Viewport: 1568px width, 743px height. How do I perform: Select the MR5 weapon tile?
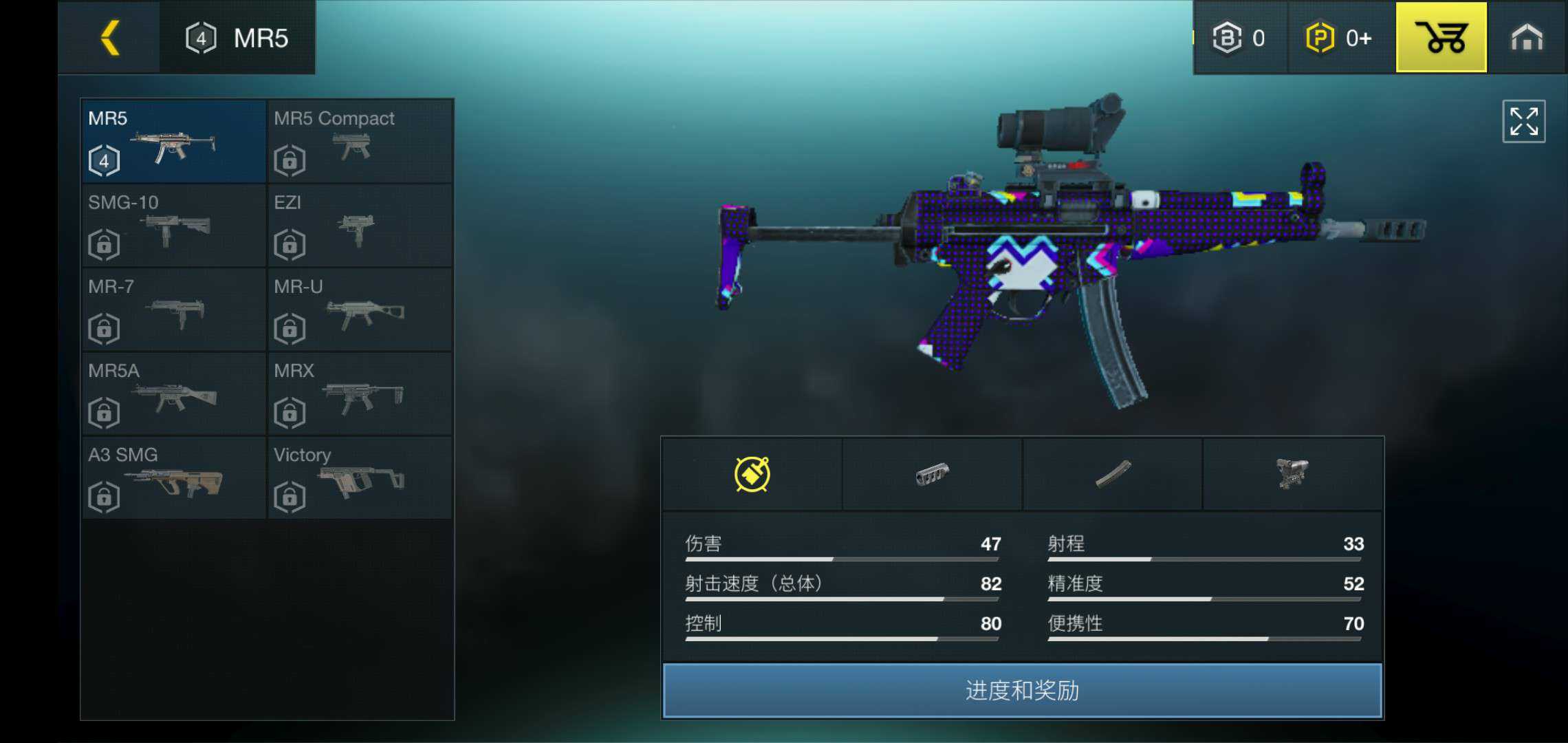point(173,141)
